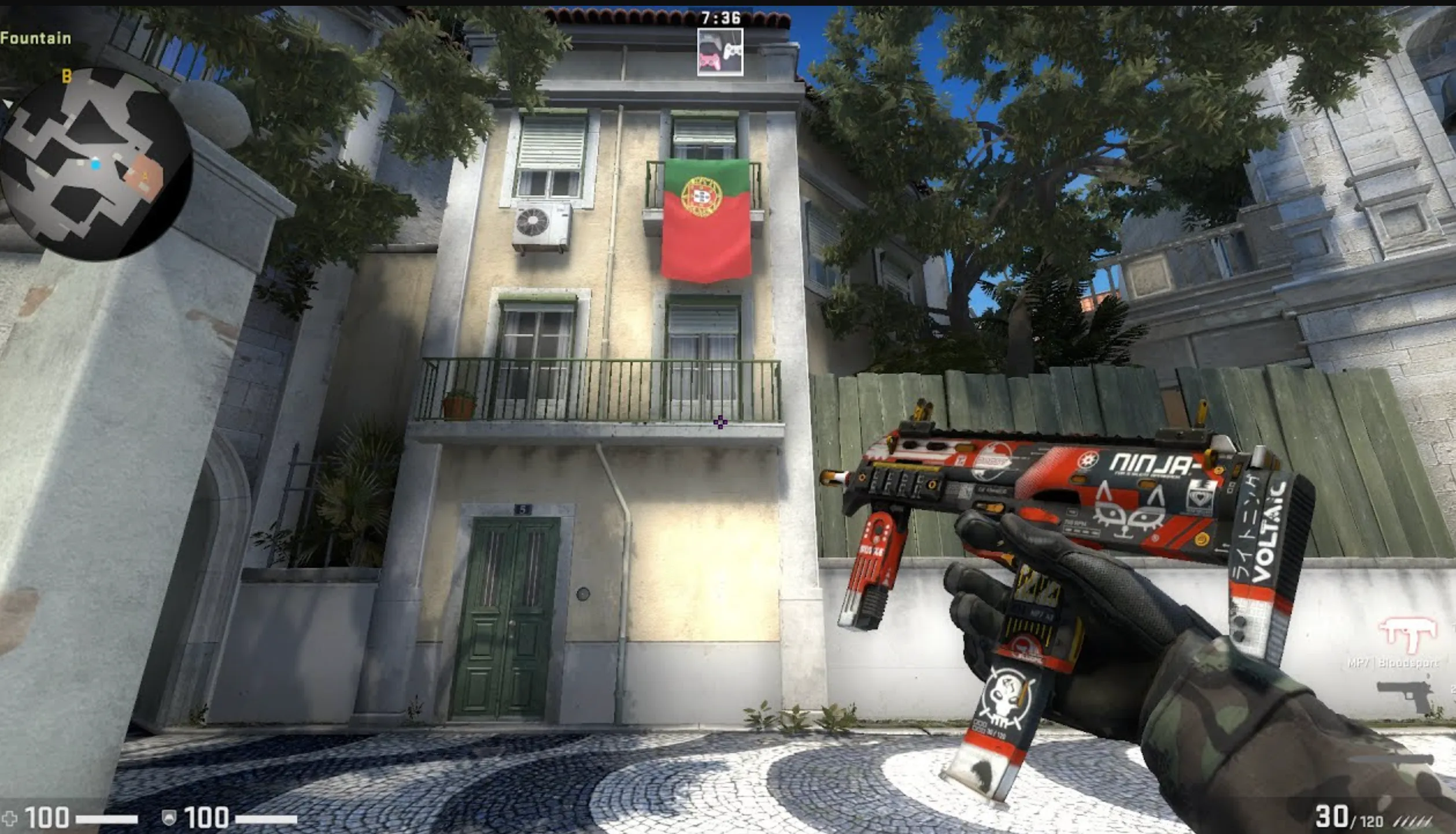The width and height of the screenshot is (1456, 834).
Task: Click the Fountain location label
Action: [x=36, y=39]
